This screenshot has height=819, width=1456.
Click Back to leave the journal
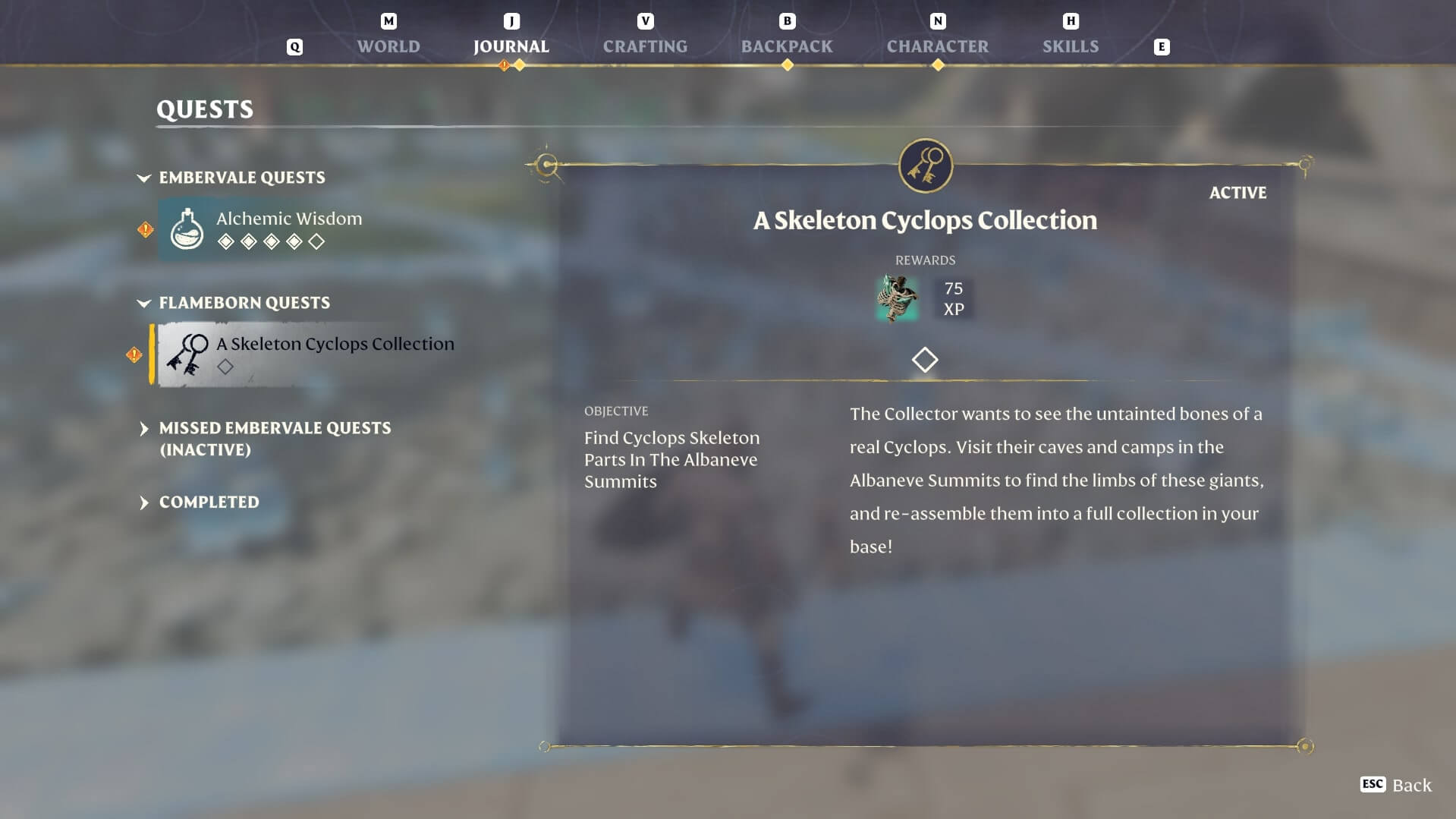(x=1397, y=785)
